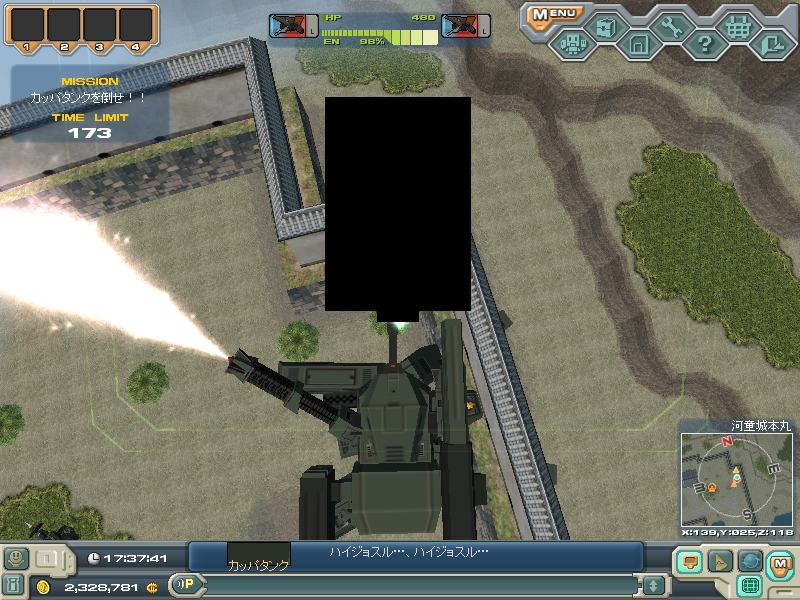Open the question mark help icon
Screen dimensions: 800x600
tap(704, 44)
